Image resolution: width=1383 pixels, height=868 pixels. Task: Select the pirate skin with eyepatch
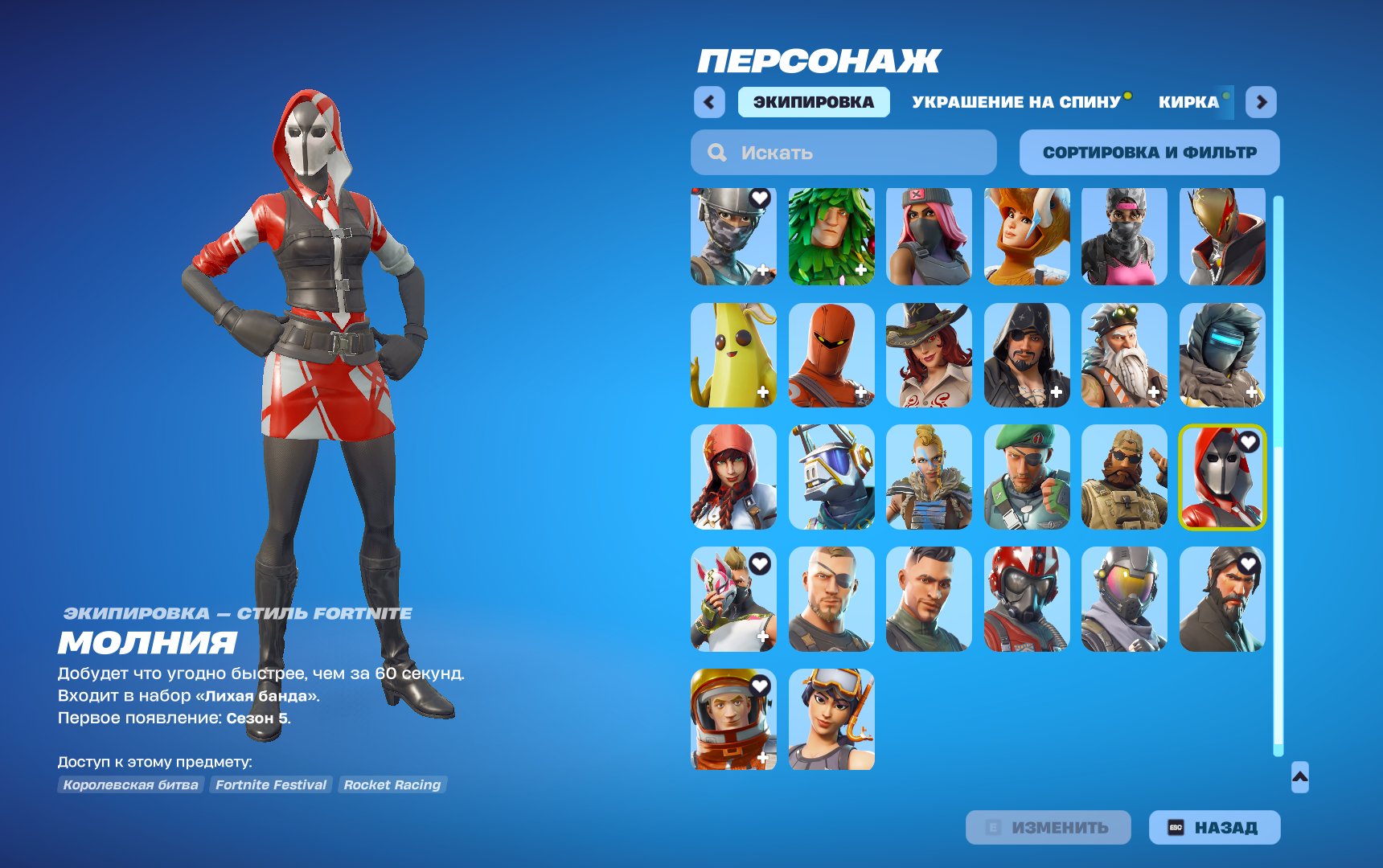pos(1025,357)
